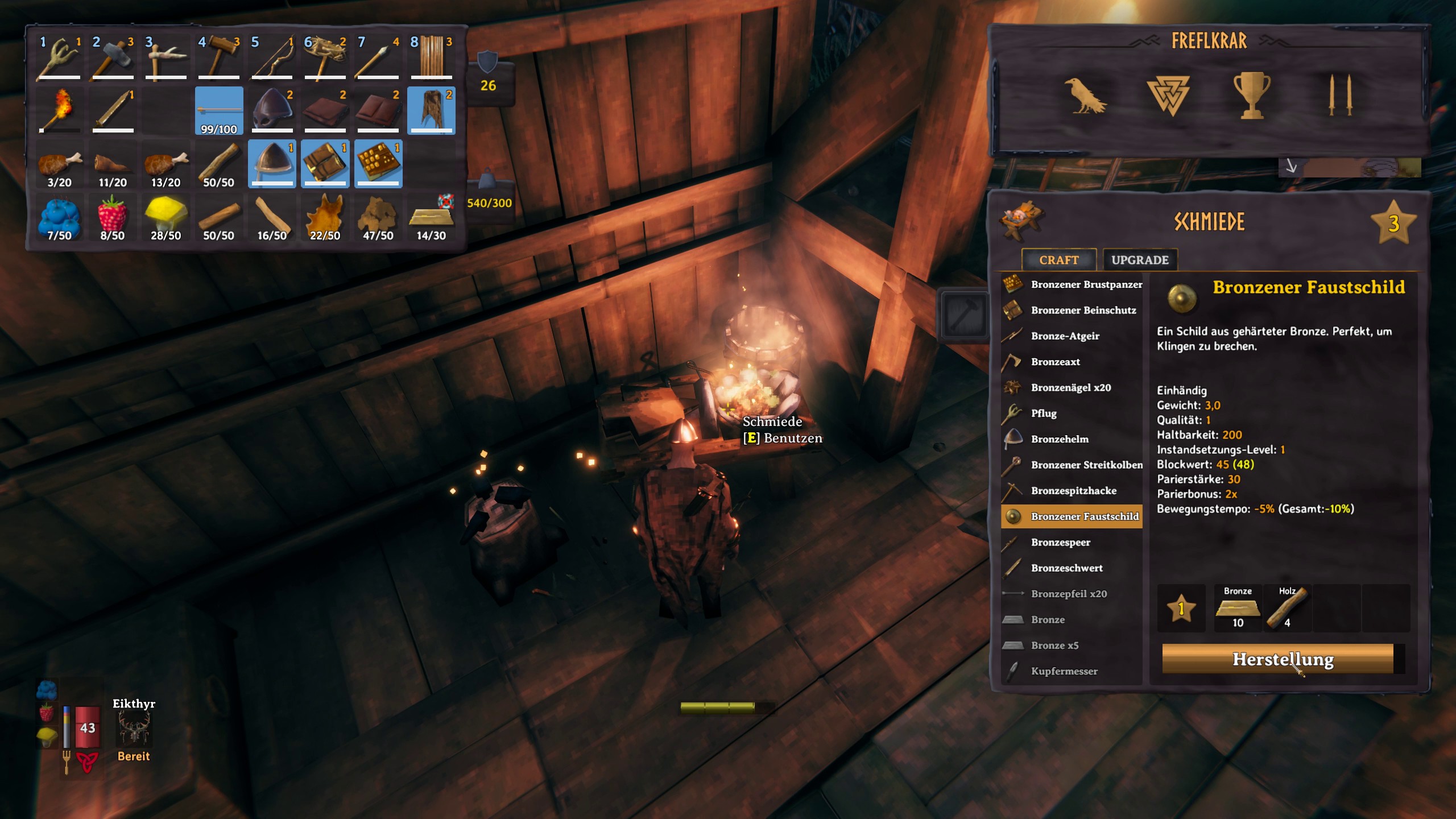
Task: Select the Bronzespitzhacke recipe
Action: 1073,490
